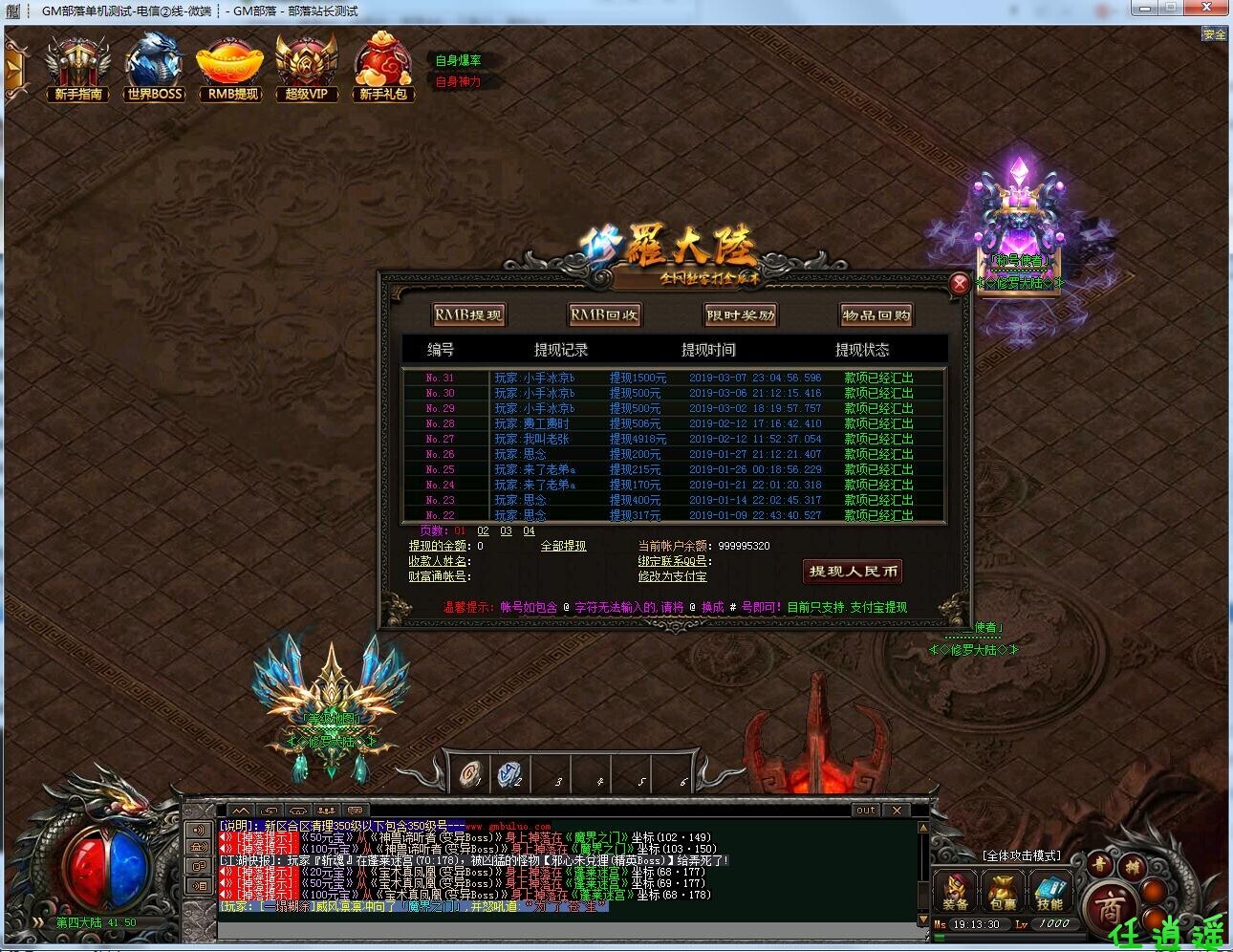
Task: Open the 装备 equipment window
Action: (x=955, y=891)
